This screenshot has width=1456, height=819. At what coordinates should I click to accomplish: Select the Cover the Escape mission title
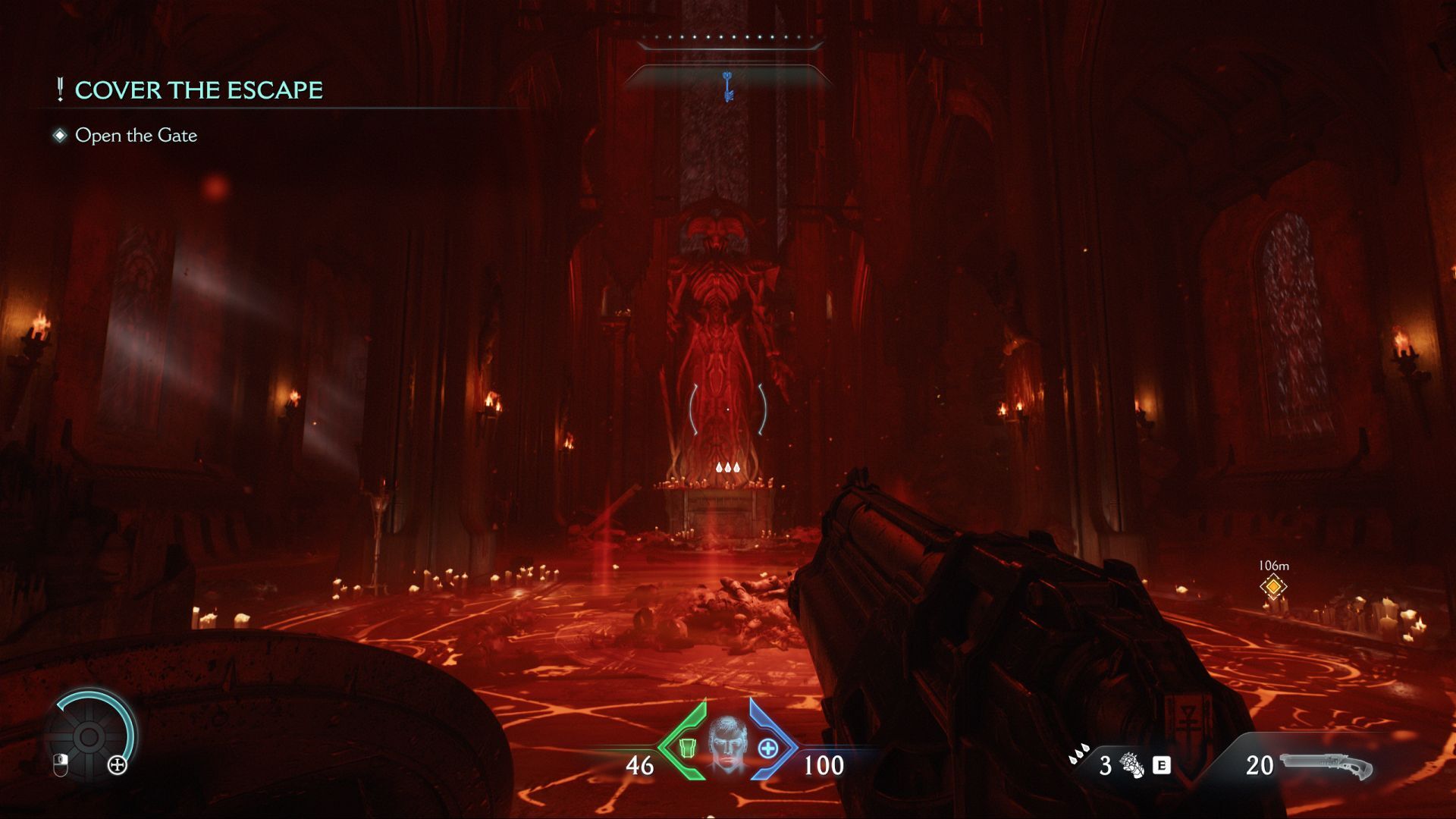pyautogui.click(x=198, y=90)
